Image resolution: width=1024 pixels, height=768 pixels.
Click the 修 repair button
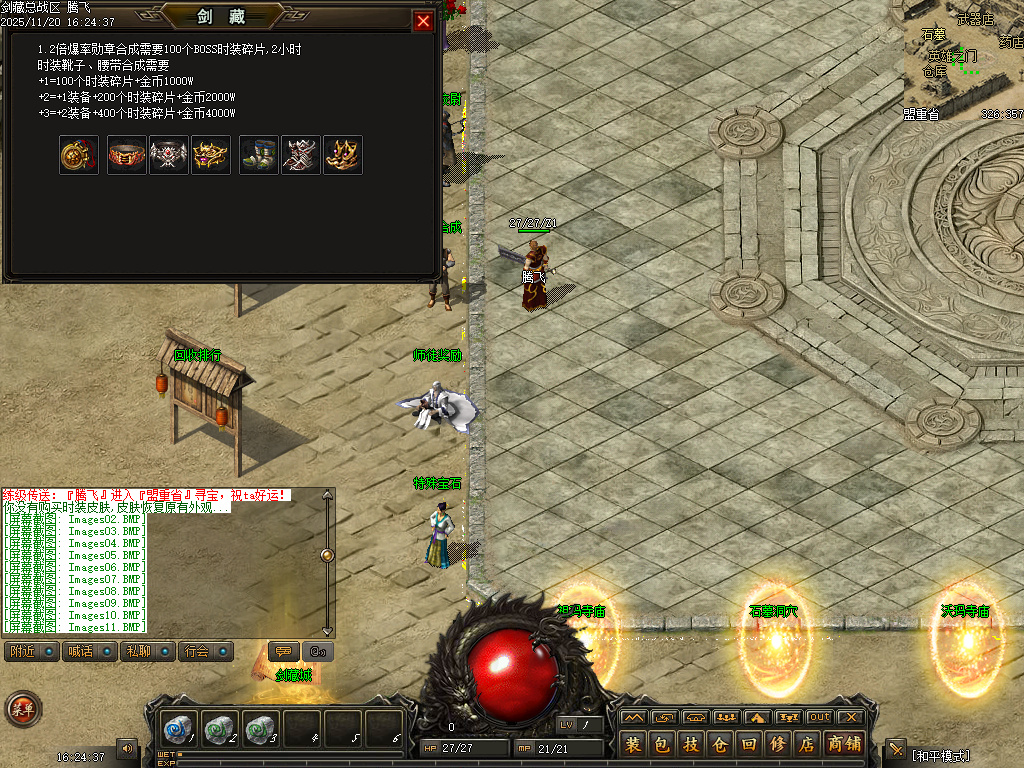pos(778,744)
